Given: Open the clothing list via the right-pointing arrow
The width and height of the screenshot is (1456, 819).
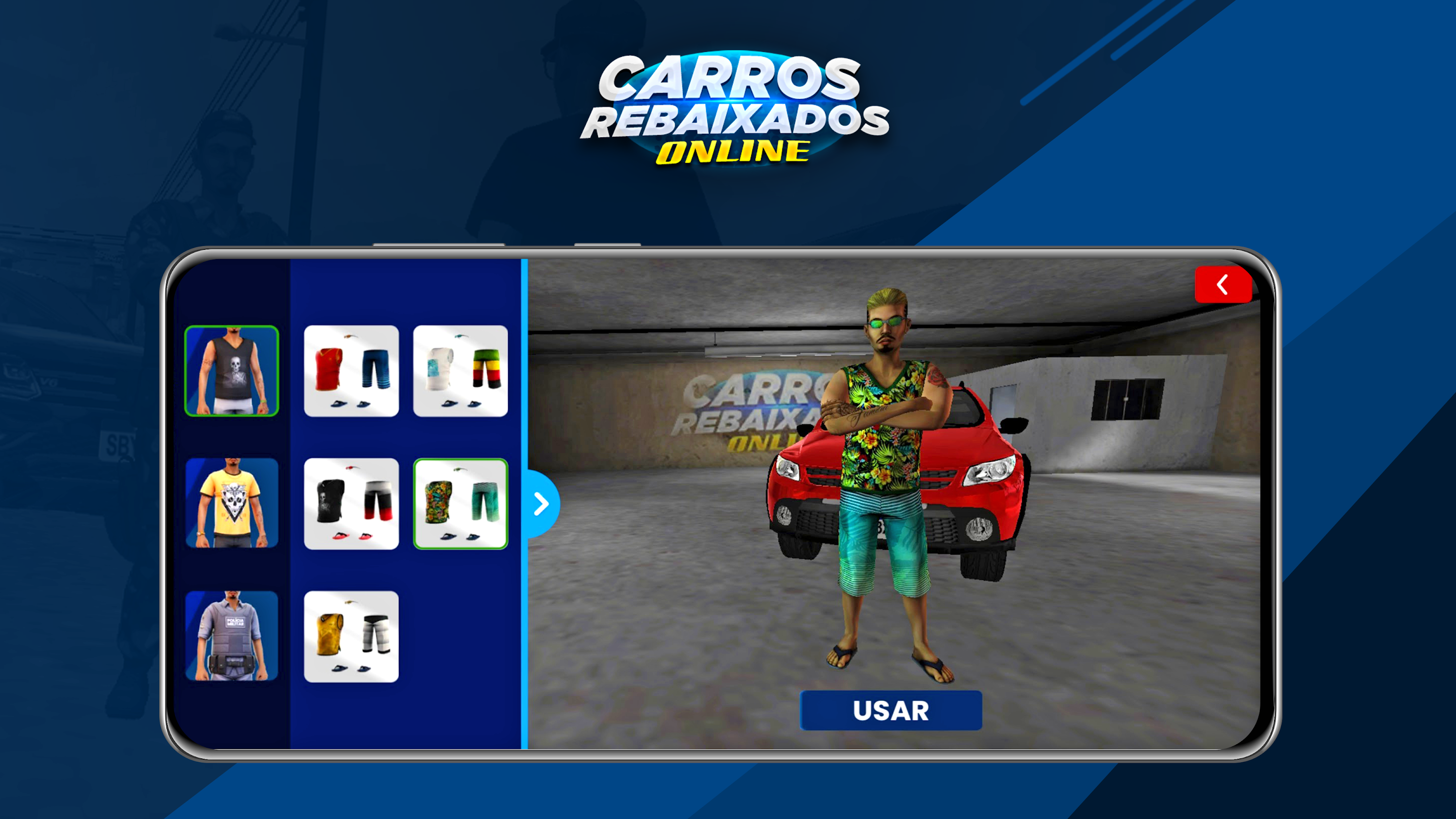Looking at the screenshot, I should (542, 503).
